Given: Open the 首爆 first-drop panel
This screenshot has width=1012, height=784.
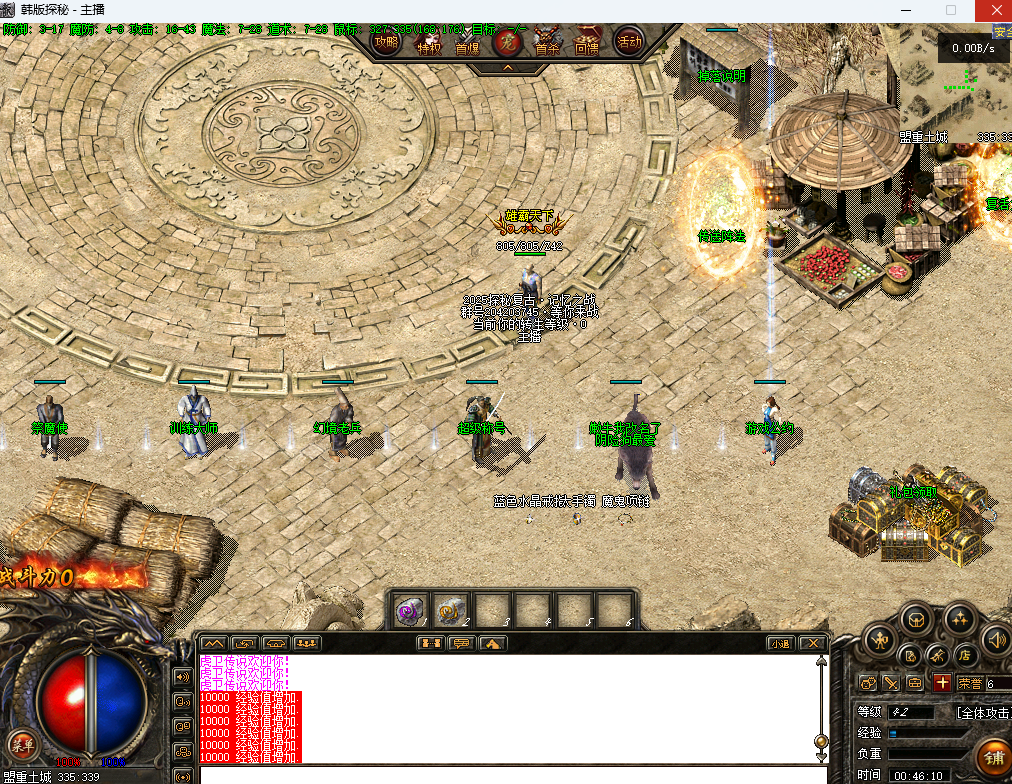Looking at the screenshot, I should pyautogui.click(x=467, y=44).
